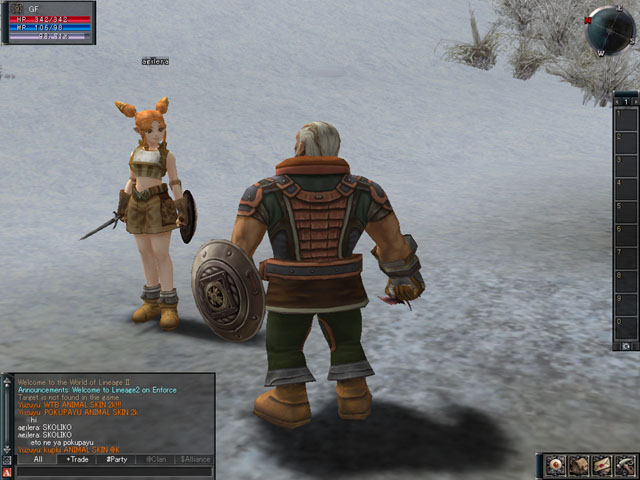Click the red A button beside chat input
The width and height of the screenshot is (640, 480).
8,472
